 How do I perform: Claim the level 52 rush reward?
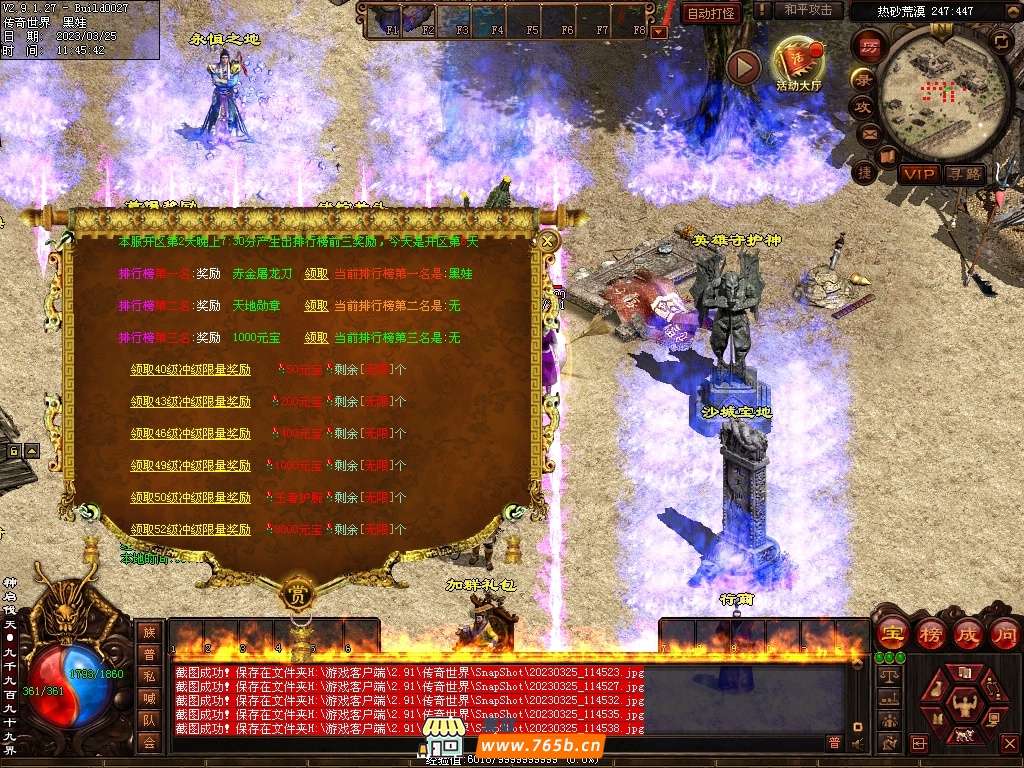point(190,529)
